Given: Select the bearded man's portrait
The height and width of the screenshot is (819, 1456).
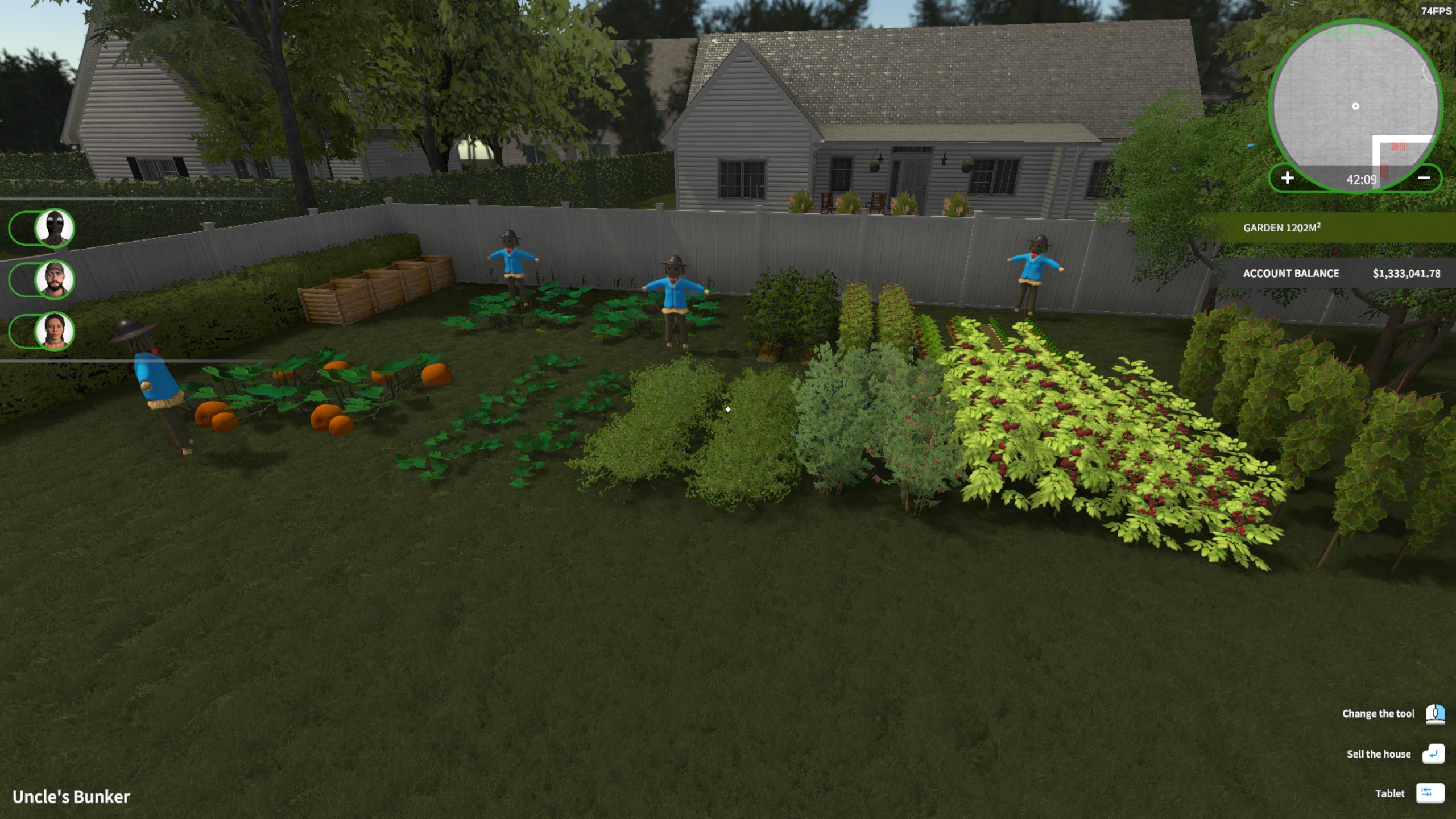Looking at the screenshot, I should tap(53, 280).
